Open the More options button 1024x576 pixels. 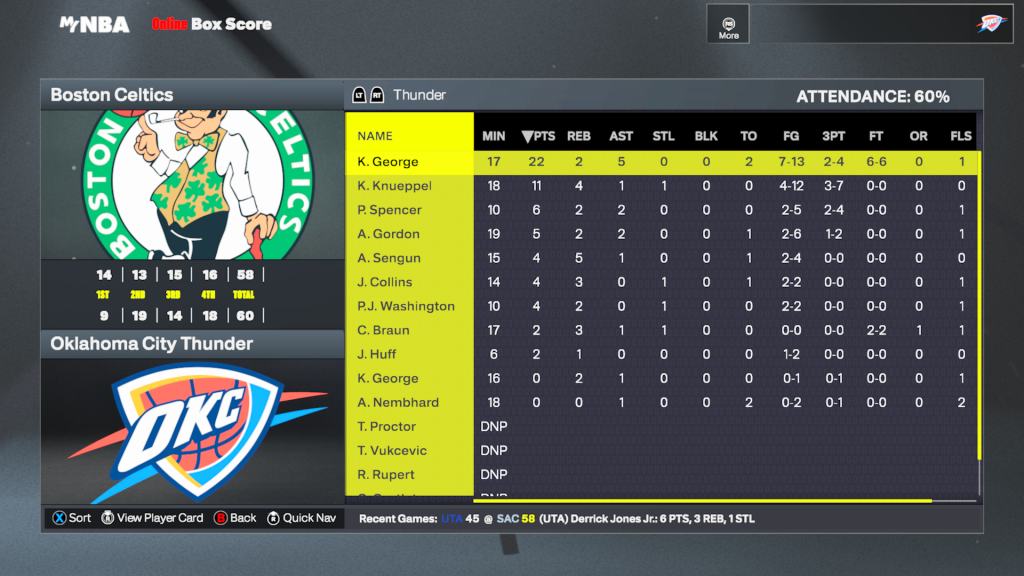pyautogui.click(x=729, y=25)
